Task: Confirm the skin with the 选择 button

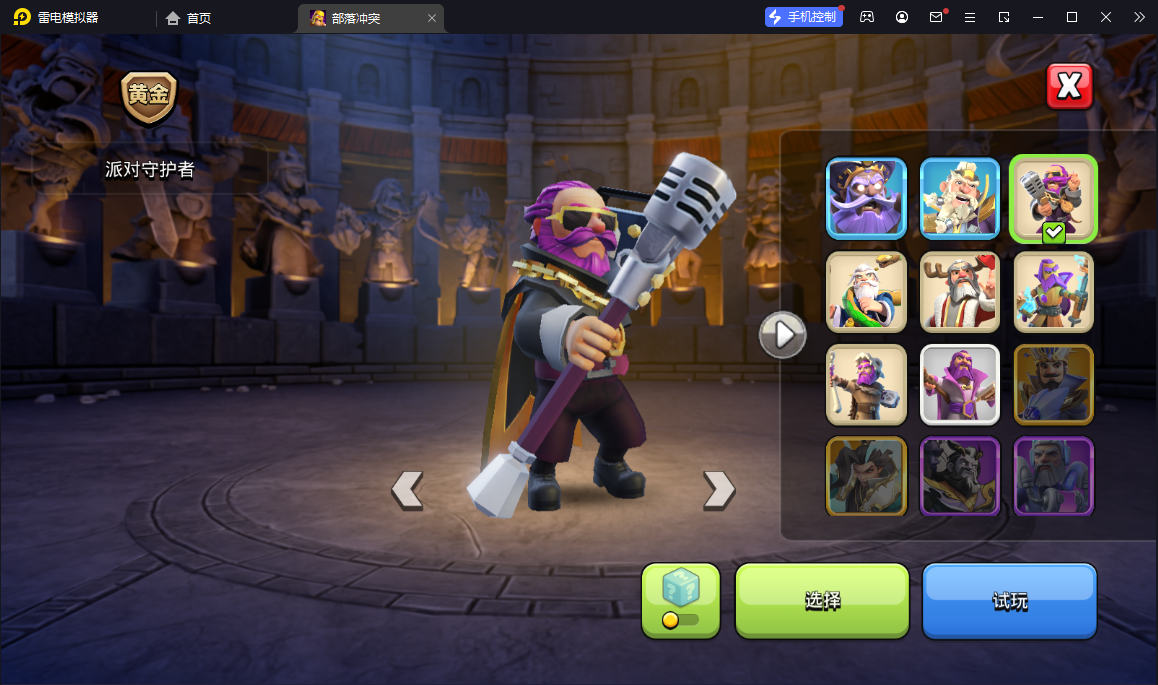Action: tap(822, 600)
